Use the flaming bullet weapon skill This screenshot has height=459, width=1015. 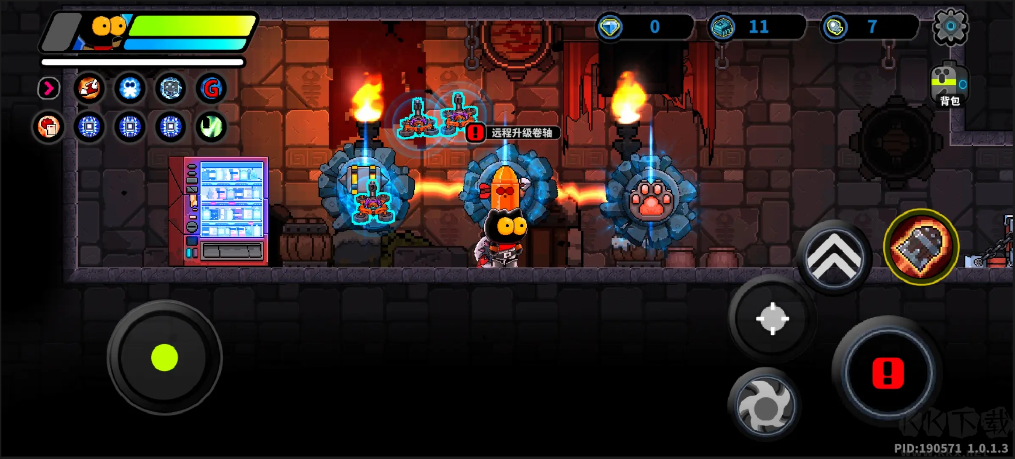[920, 245]
